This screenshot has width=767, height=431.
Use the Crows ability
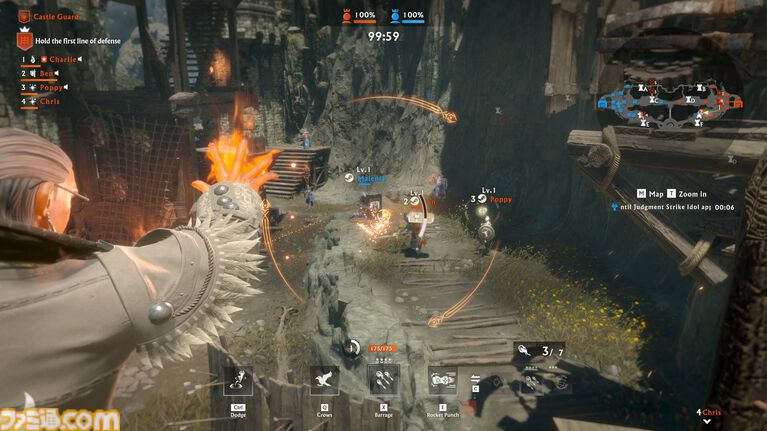(x=324, y=381)
